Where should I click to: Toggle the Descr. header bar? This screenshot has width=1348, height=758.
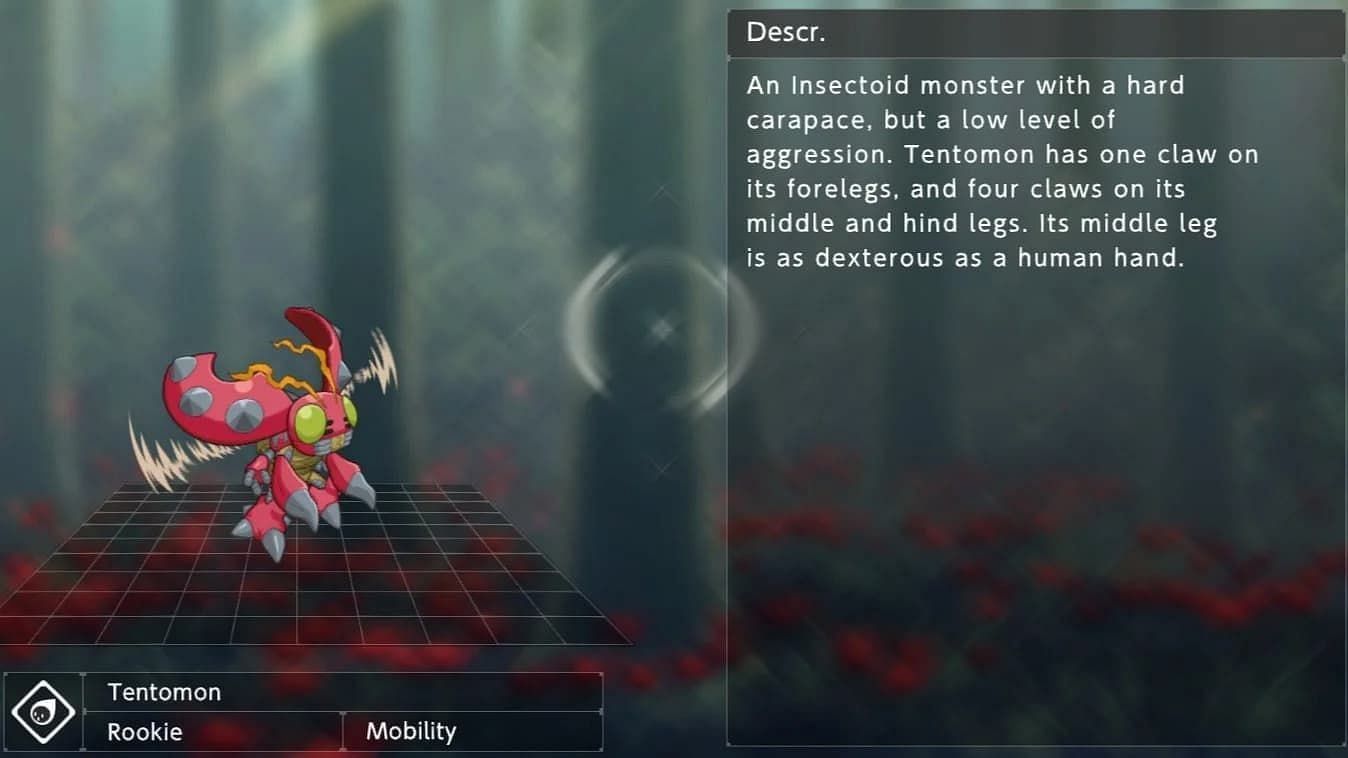(x=1035, y=31)
